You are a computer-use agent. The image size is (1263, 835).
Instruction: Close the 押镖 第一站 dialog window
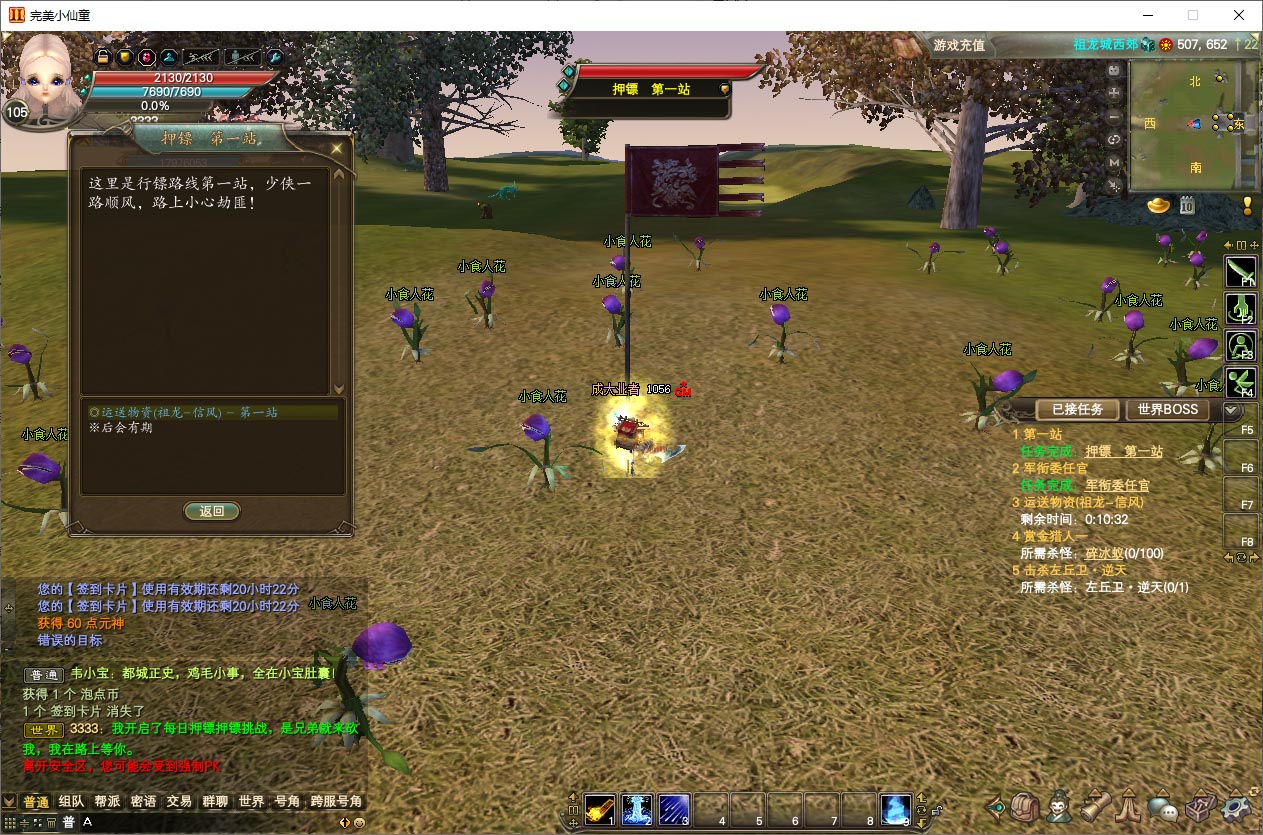coord(337,149)
